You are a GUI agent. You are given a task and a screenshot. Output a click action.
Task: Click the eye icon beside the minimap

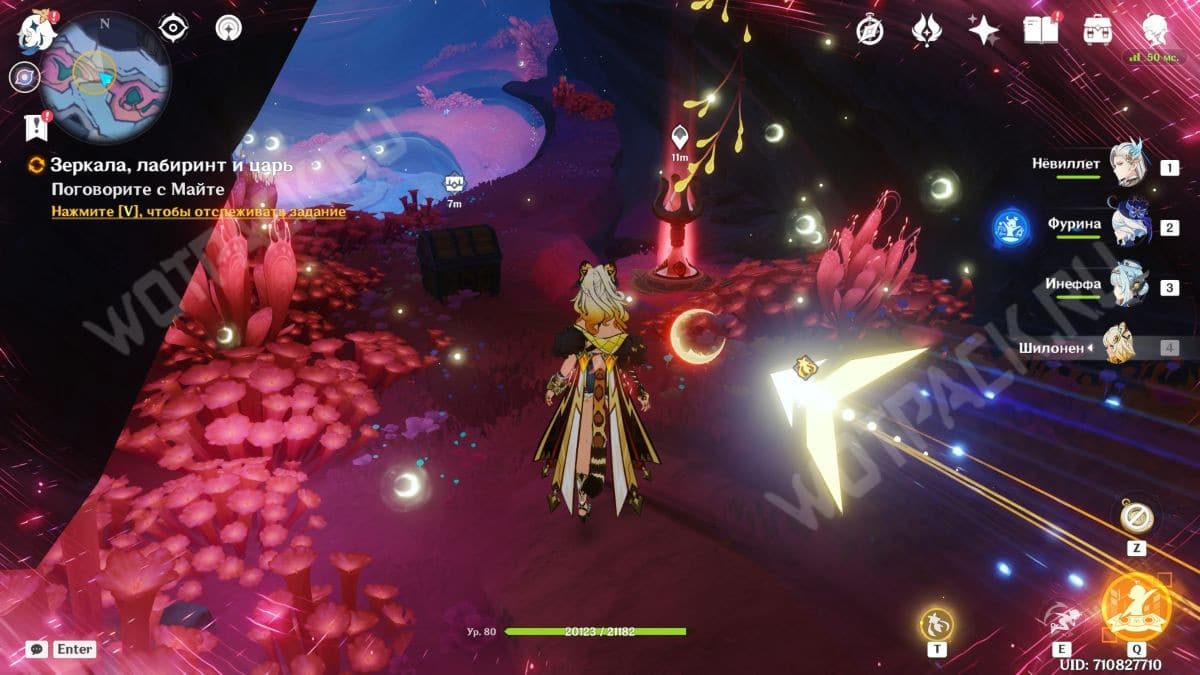[x=174, y=28]
